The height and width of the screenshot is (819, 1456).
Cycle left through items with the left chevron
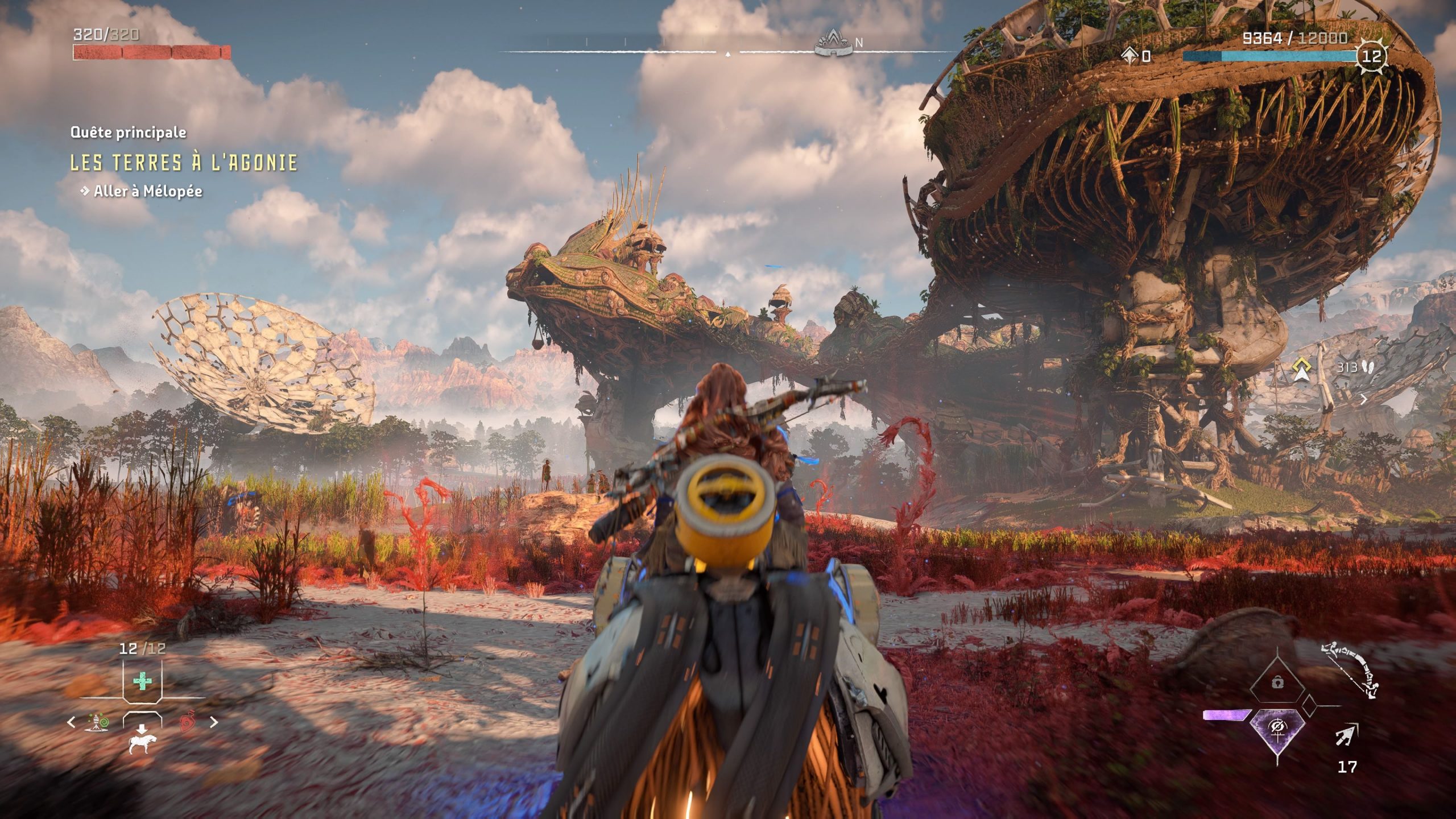tap(71, 722)
